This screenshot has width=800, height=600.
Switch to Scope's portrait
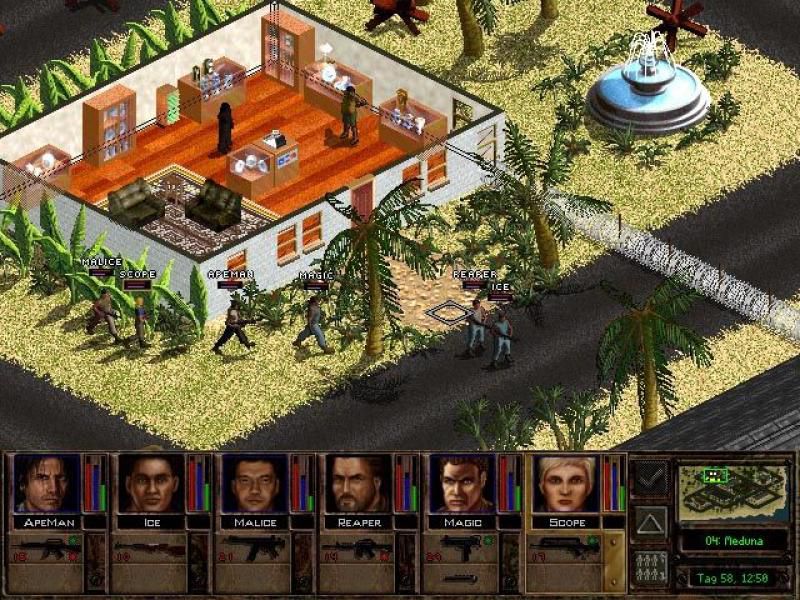(x=565, y=484)
